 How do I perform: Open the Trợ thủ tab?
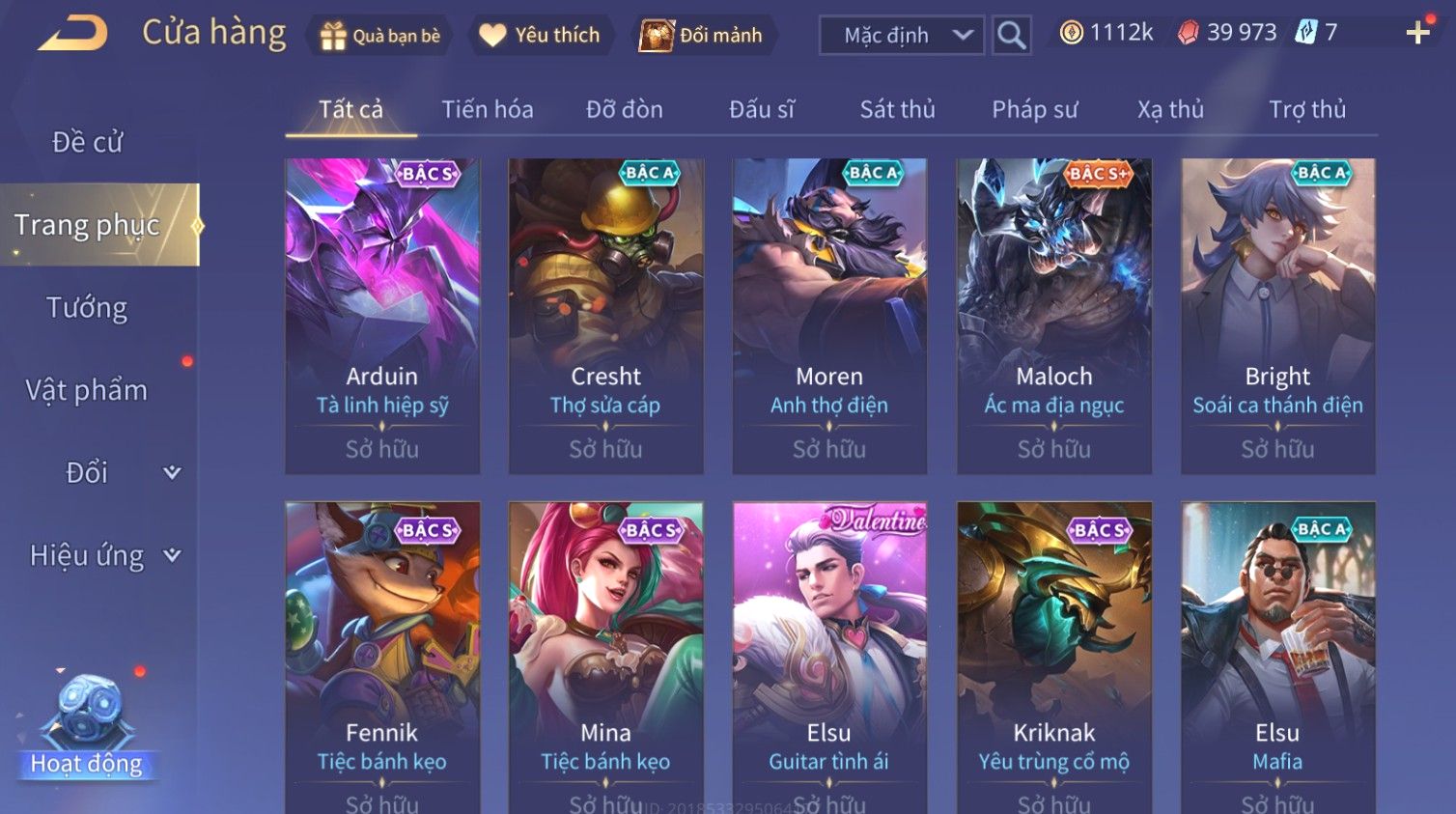pyautogui.click(x=1307, y=110)
